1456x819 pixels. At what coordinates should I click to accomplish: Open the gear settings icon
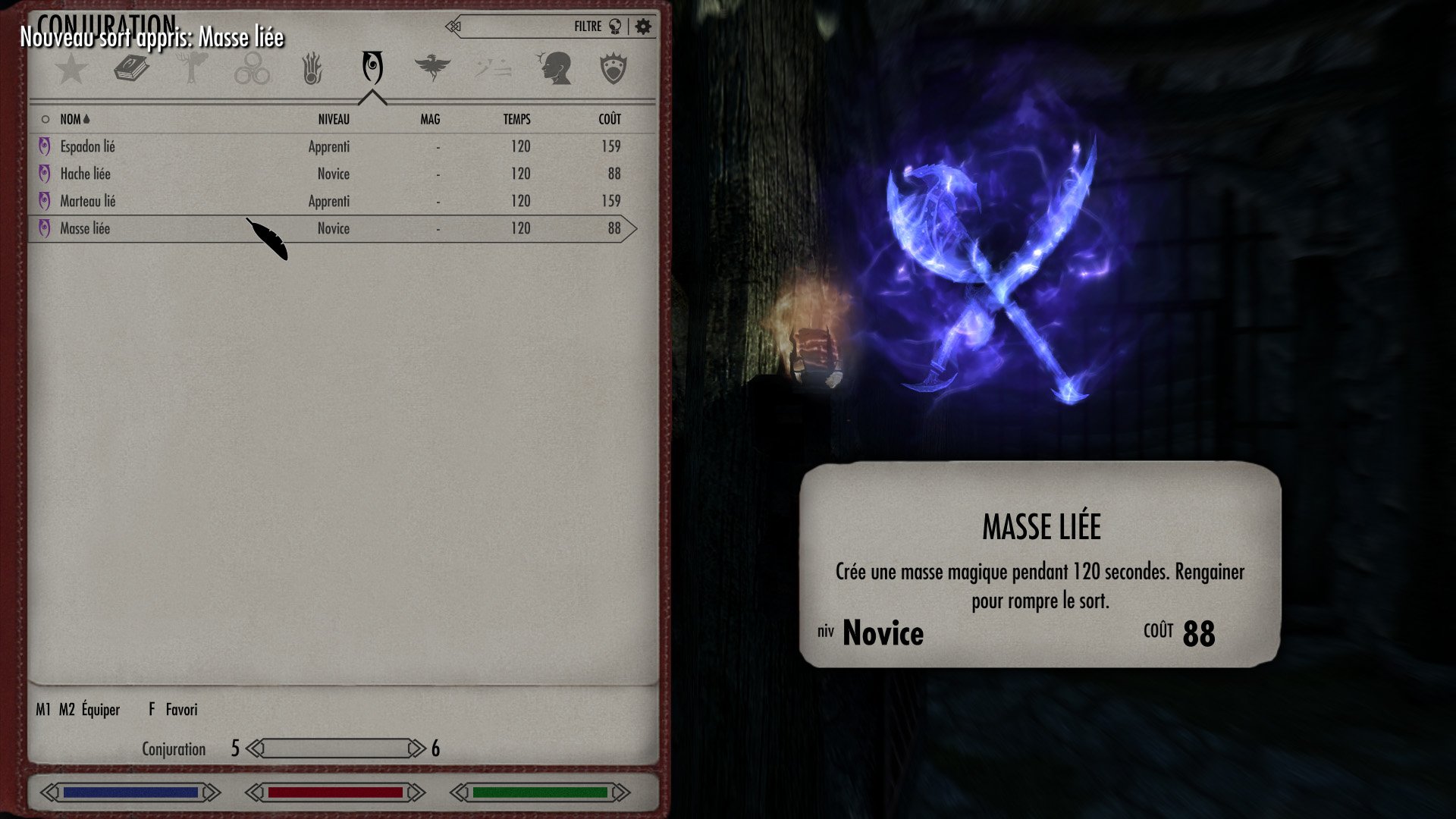click(x=643, y=27)
